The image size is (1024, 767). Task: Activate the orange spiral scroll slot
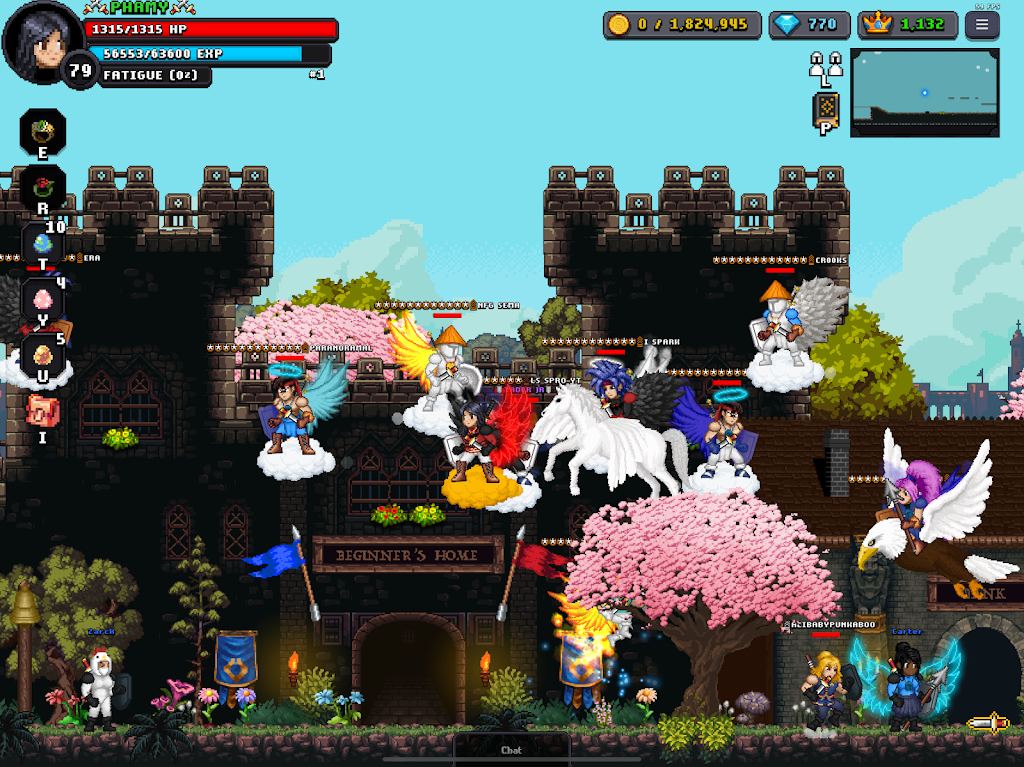coord(43,411)
